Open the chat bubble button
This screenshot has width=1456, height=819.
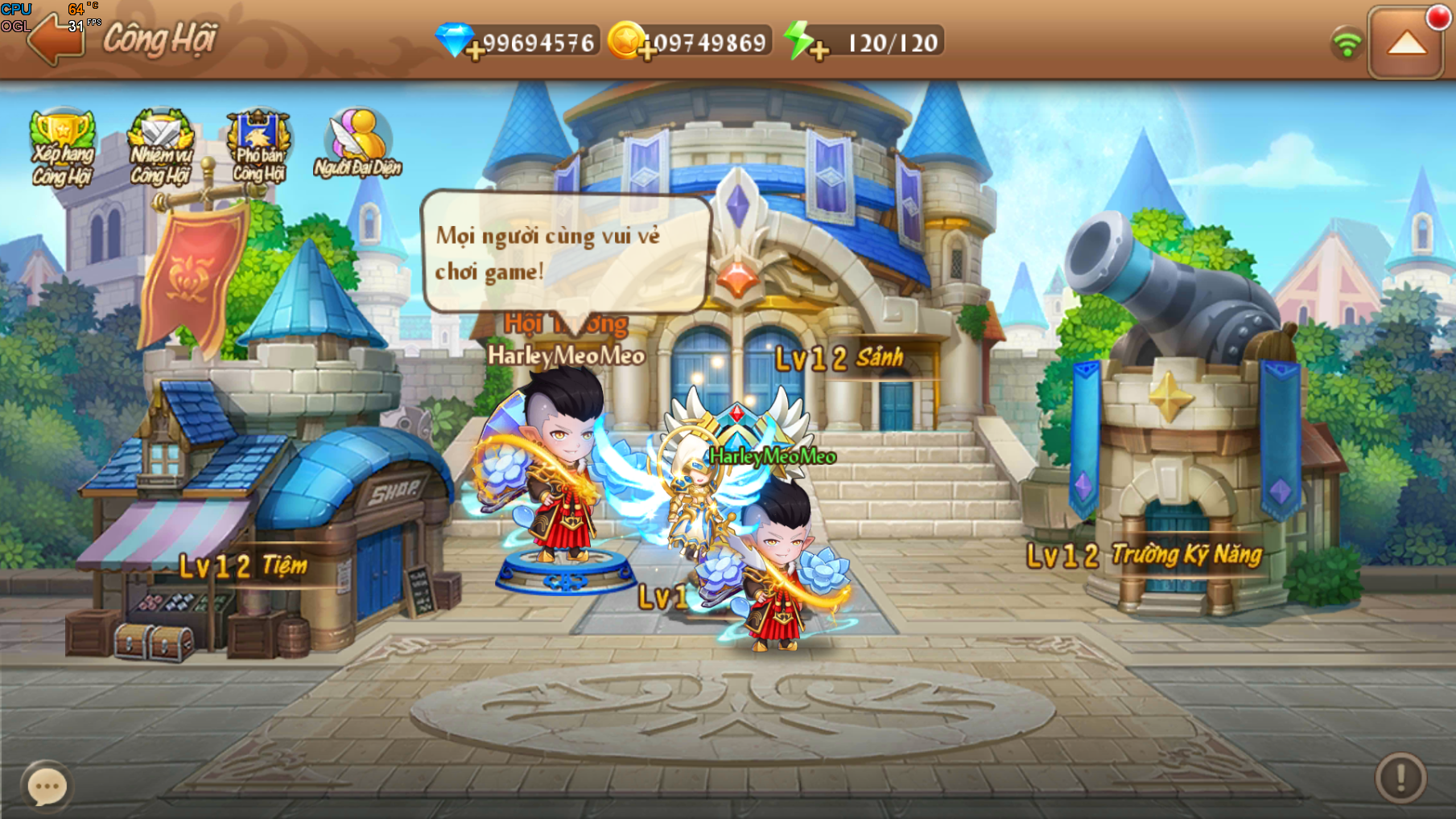(x=47, y=786)
